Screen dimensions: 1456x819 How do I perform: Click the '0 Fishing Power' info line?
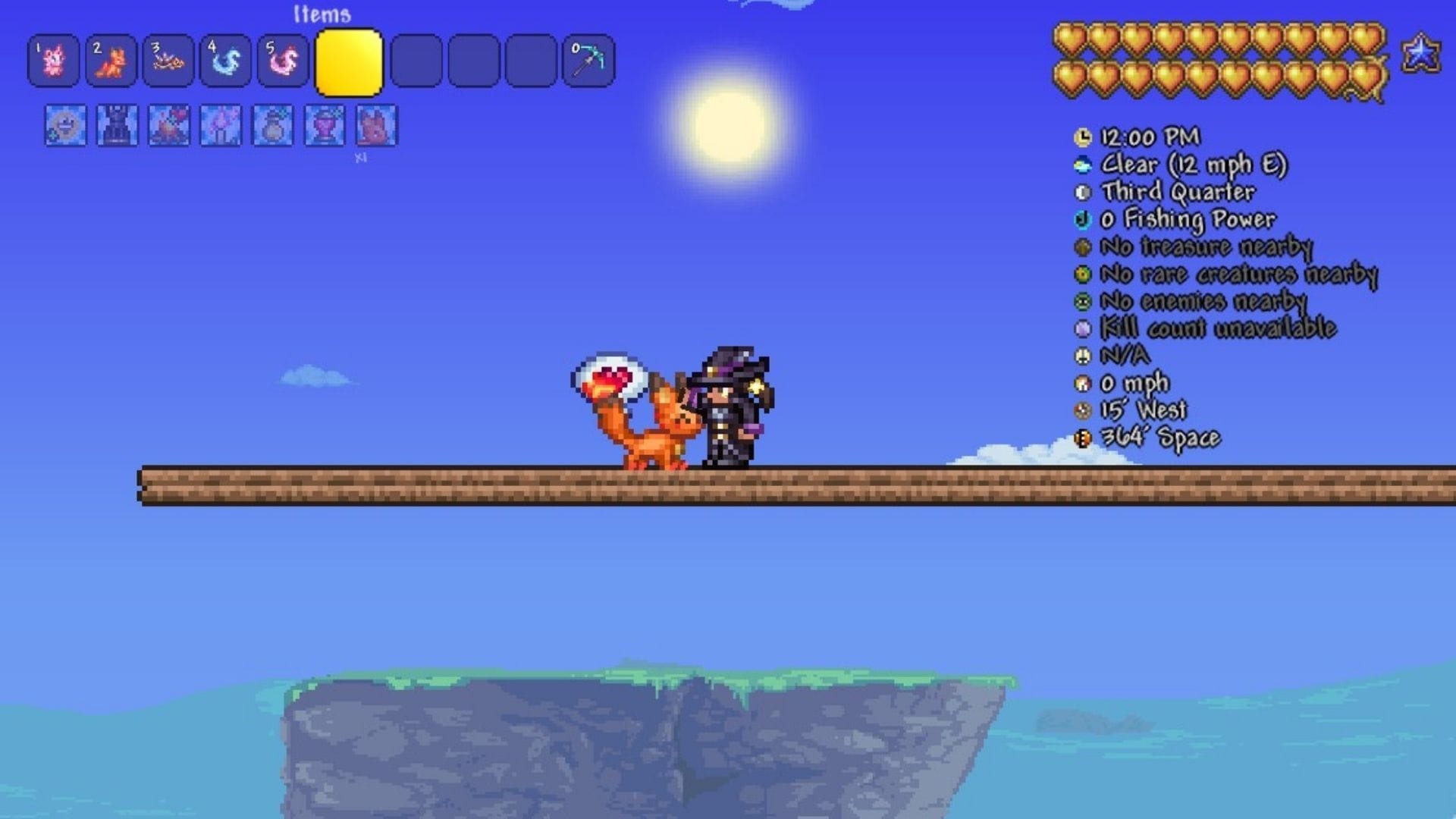1187,219
